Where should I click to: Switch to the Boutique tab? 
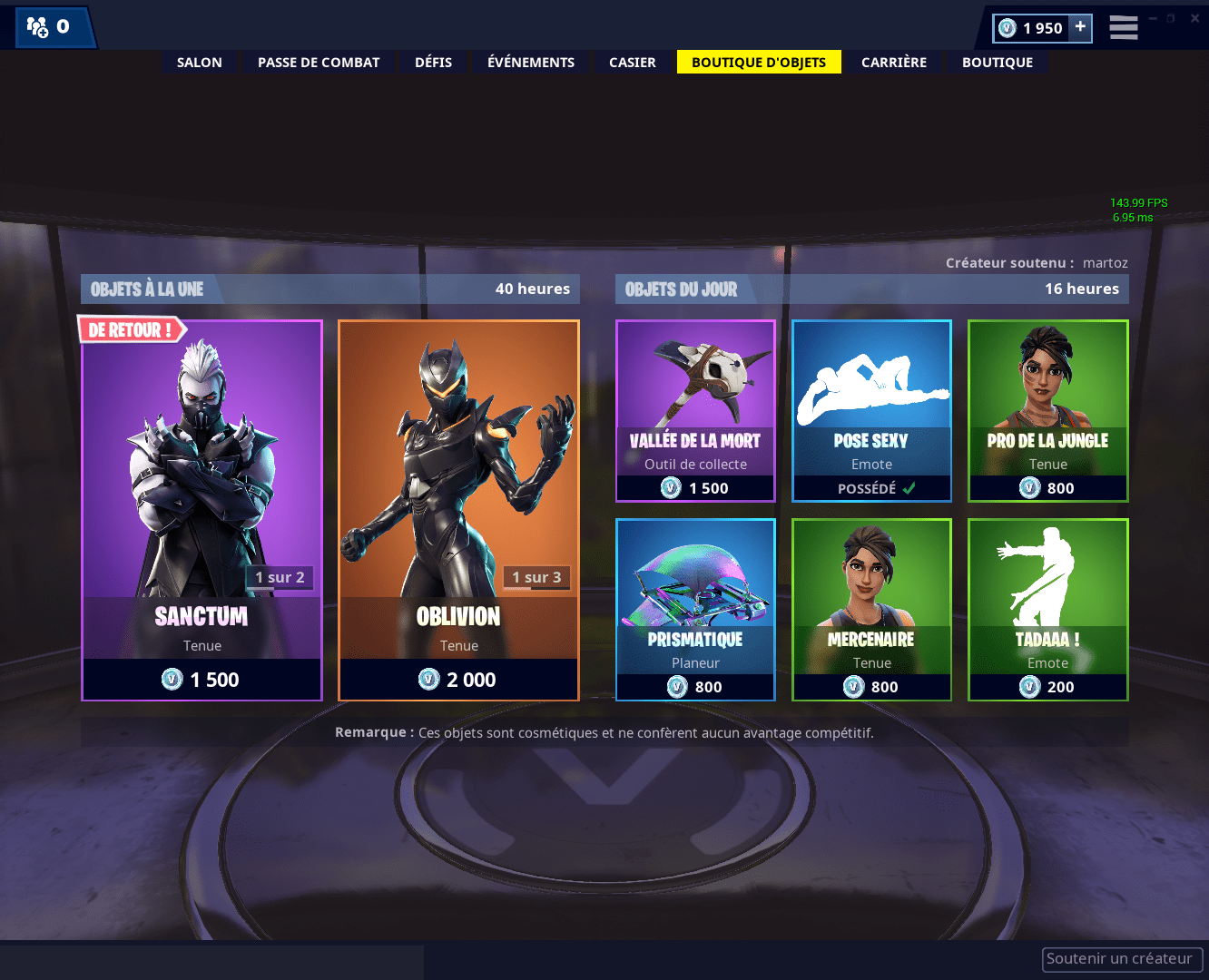[x=998, y=63]
